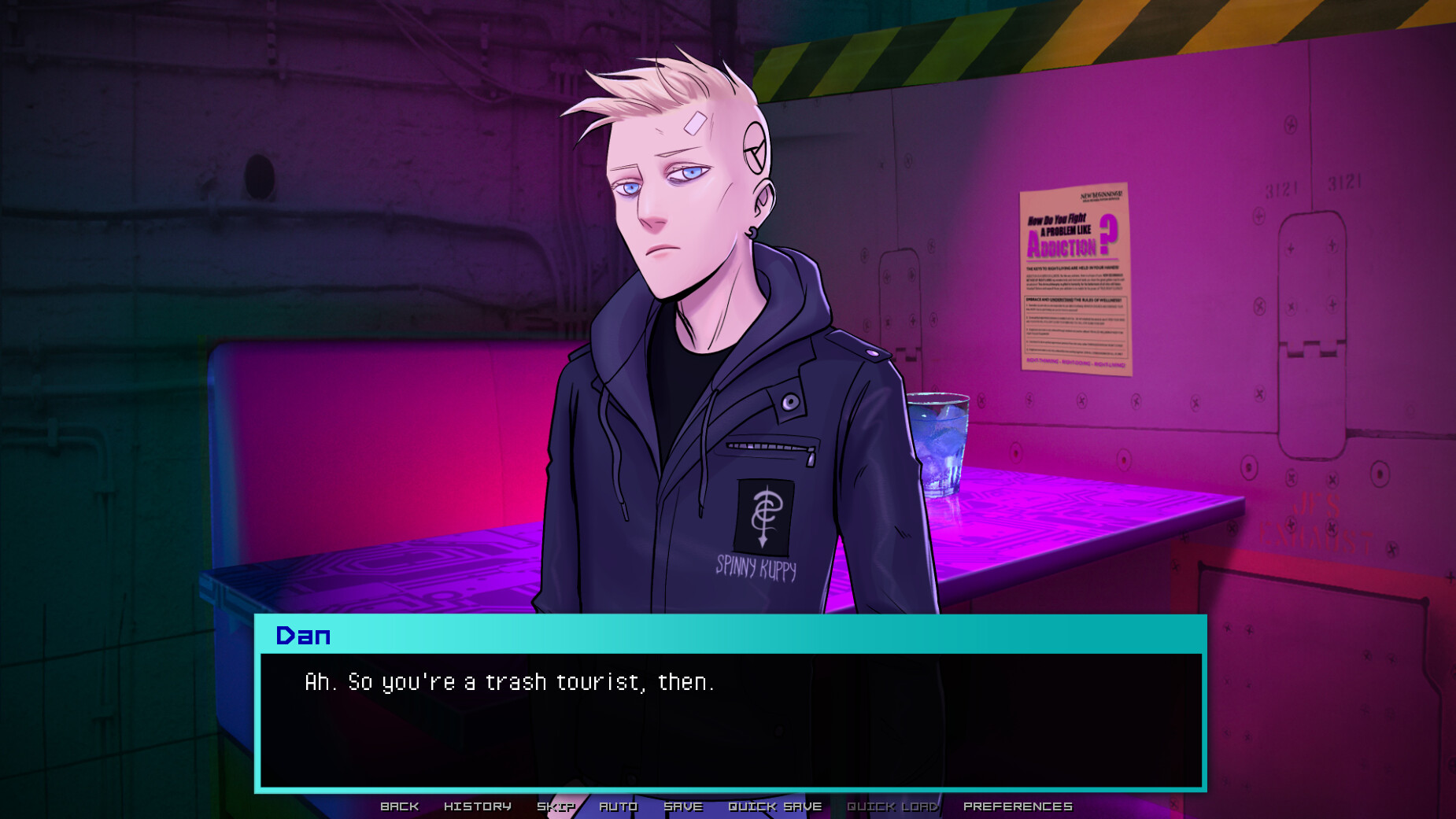Click BACK to revisit the previous line
This screenshot has width=1456, height=819.
(400, 806)
